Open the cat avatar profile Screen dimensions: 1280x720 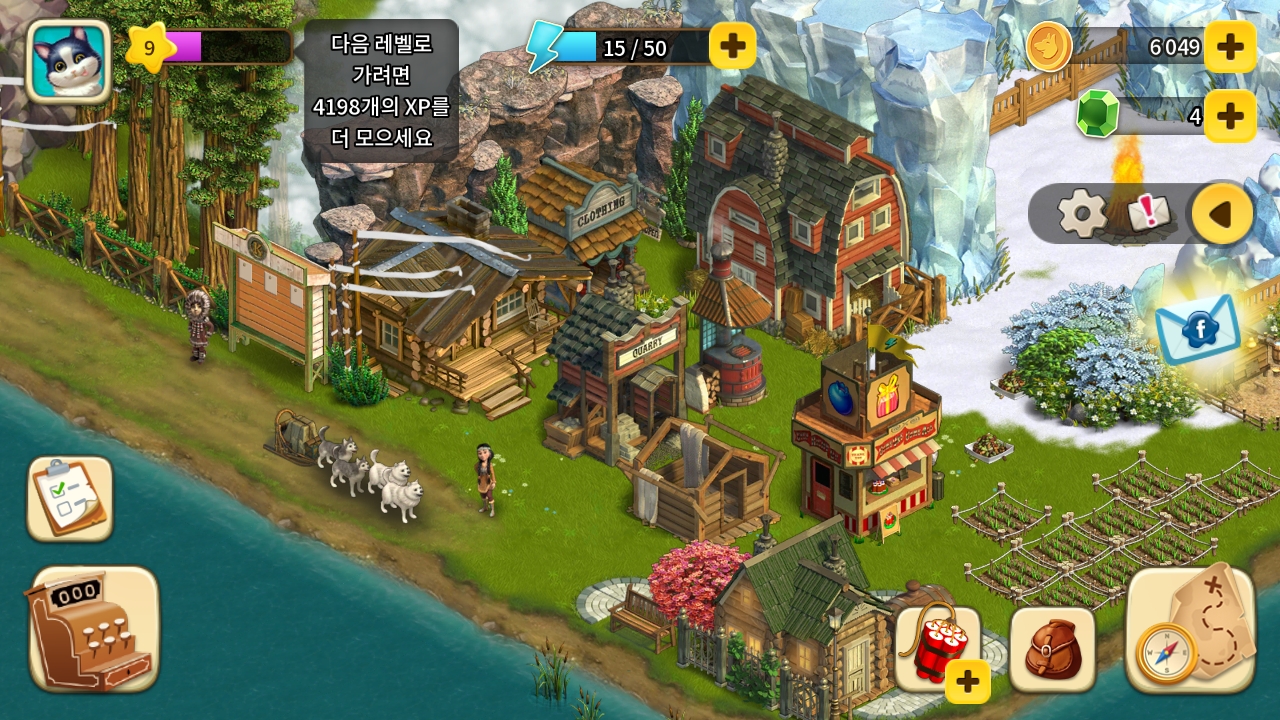click(x=68, y=61)
